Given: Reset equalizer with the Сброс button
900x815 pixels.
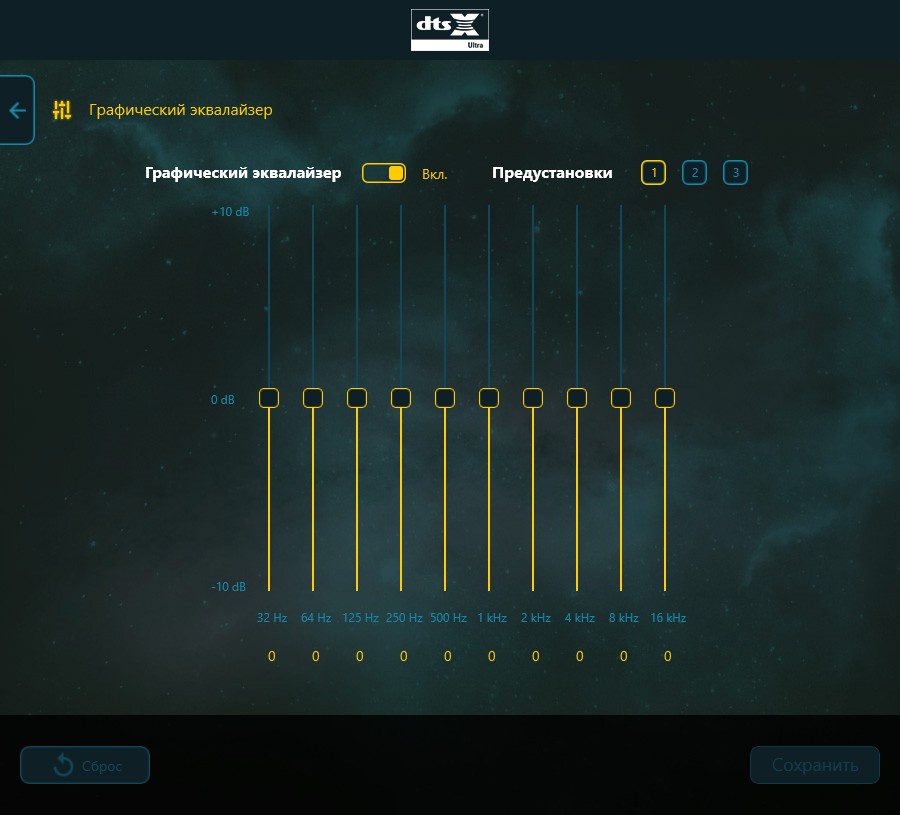Looking at the screenshot, I should point(85,765).
